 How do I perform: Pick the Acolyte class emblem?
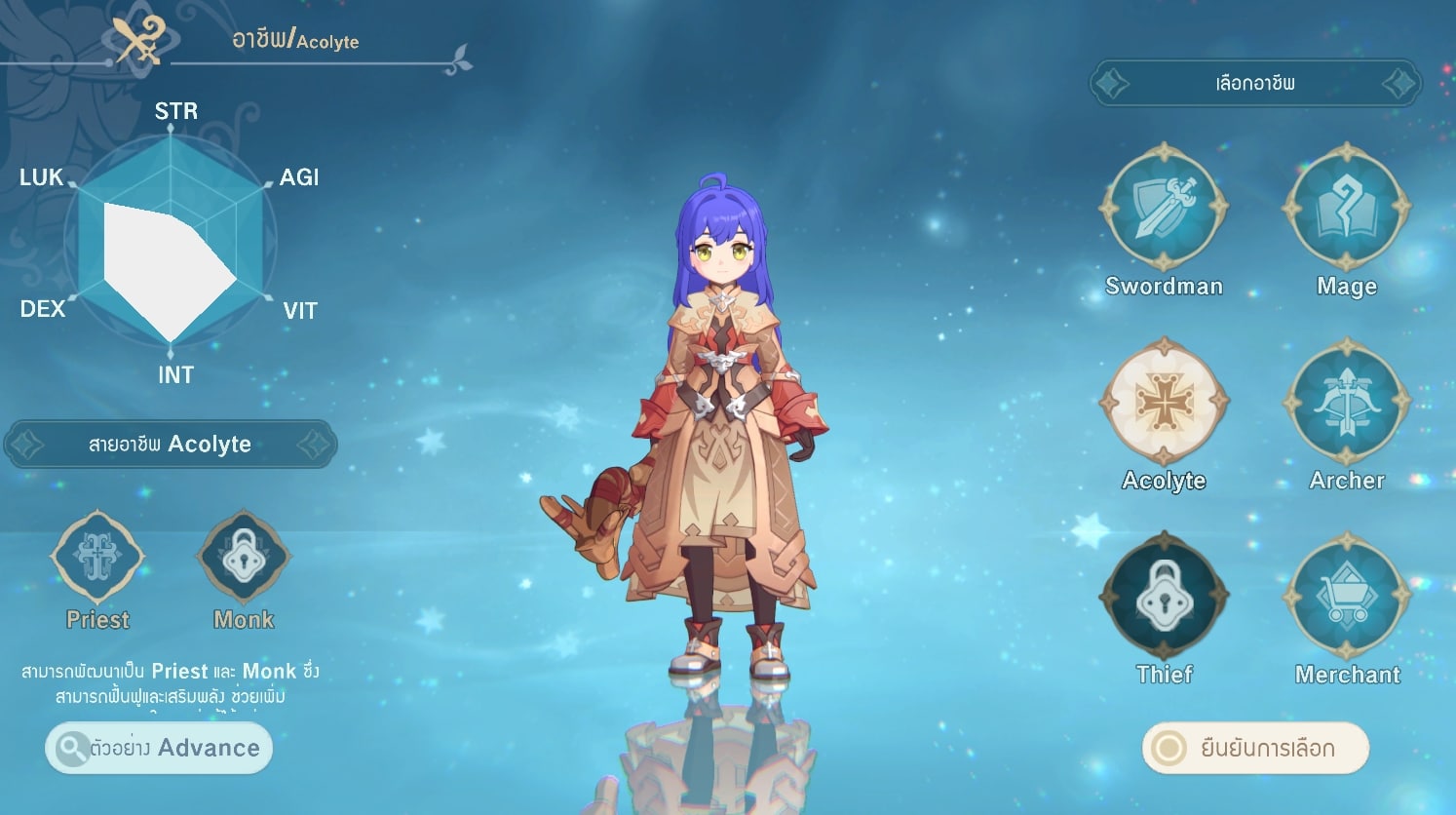point(1164,402)
